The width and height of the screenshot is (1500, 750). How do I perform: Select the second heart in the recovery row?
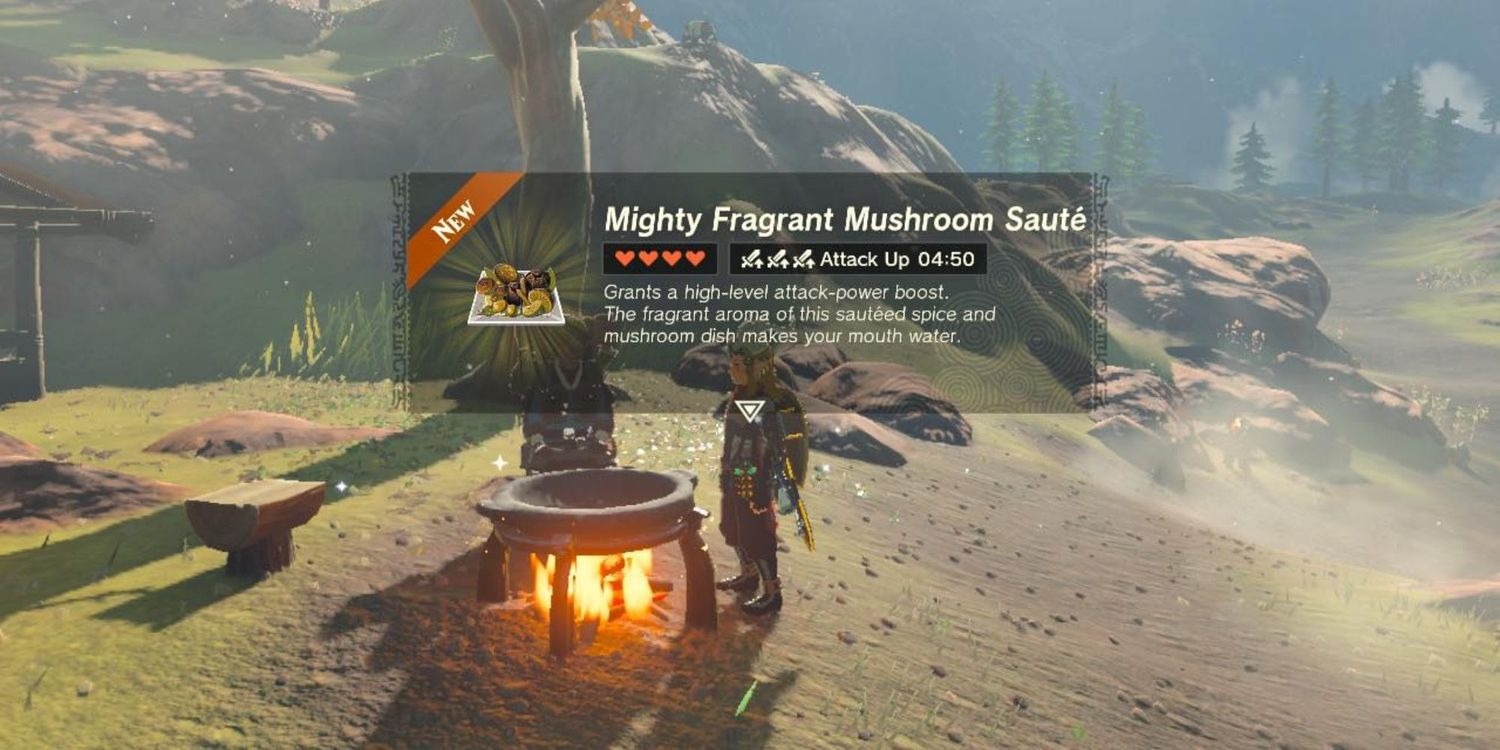coord(649,259)
